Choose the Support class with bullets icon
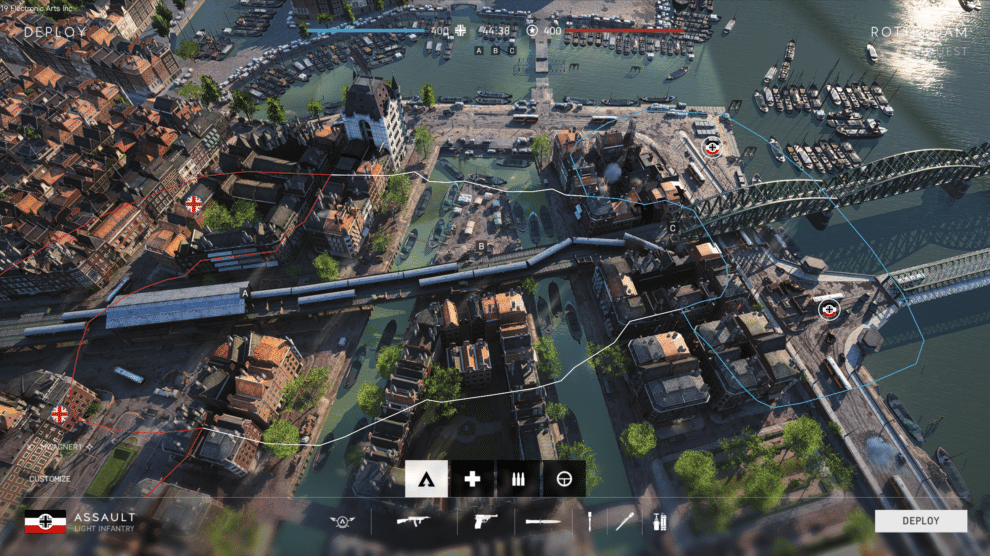This screenshot has height=556, width=990. coord(518,479)
